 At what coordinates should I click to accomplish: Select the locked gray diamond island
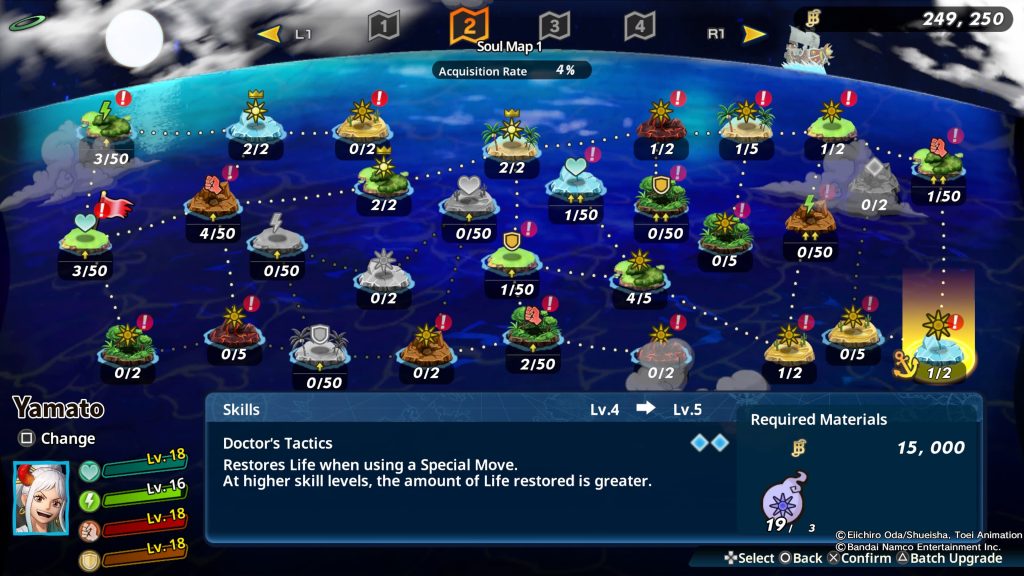[874, 179]
